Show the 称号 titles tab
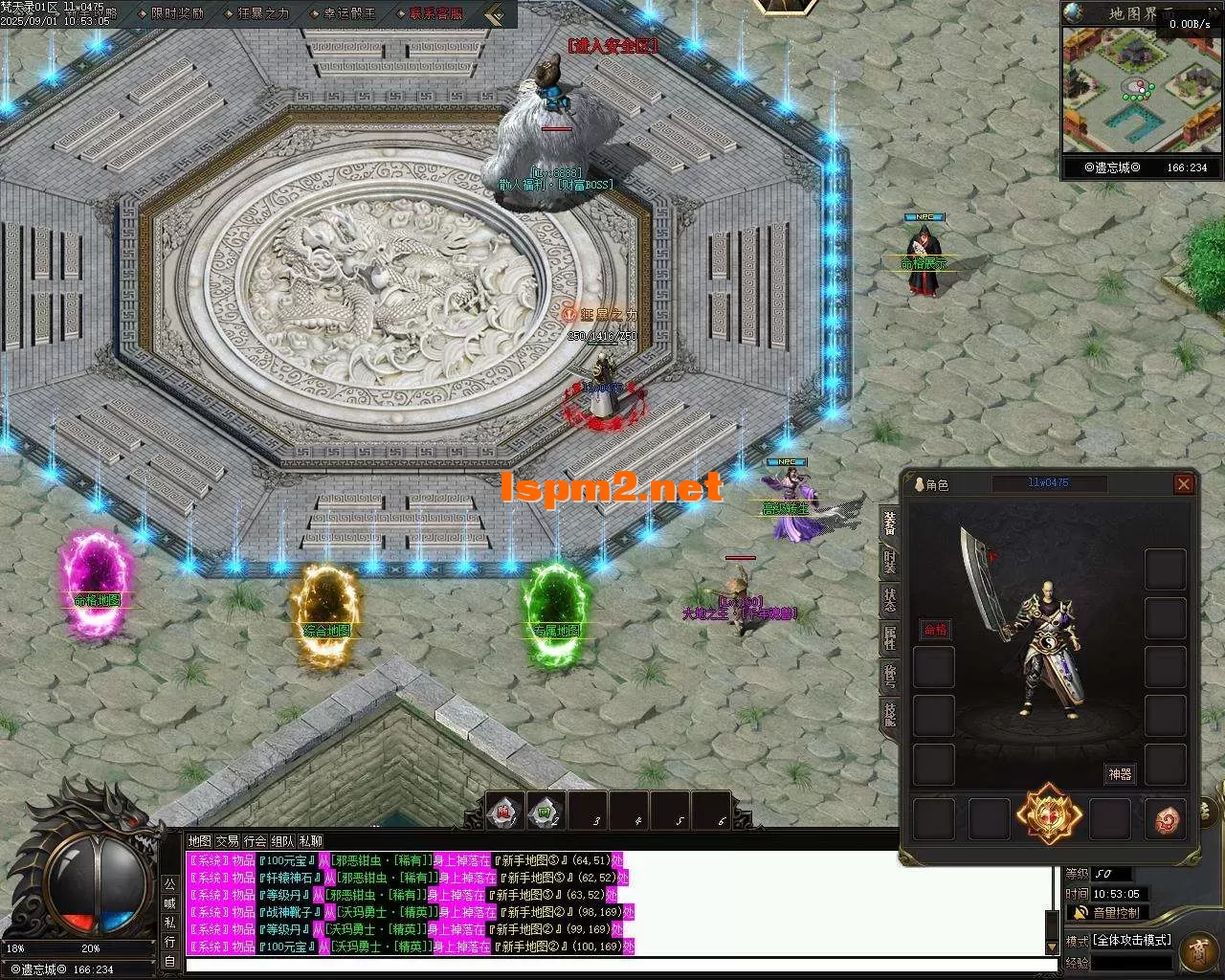1225x980 pixels. tap(890, 677)
